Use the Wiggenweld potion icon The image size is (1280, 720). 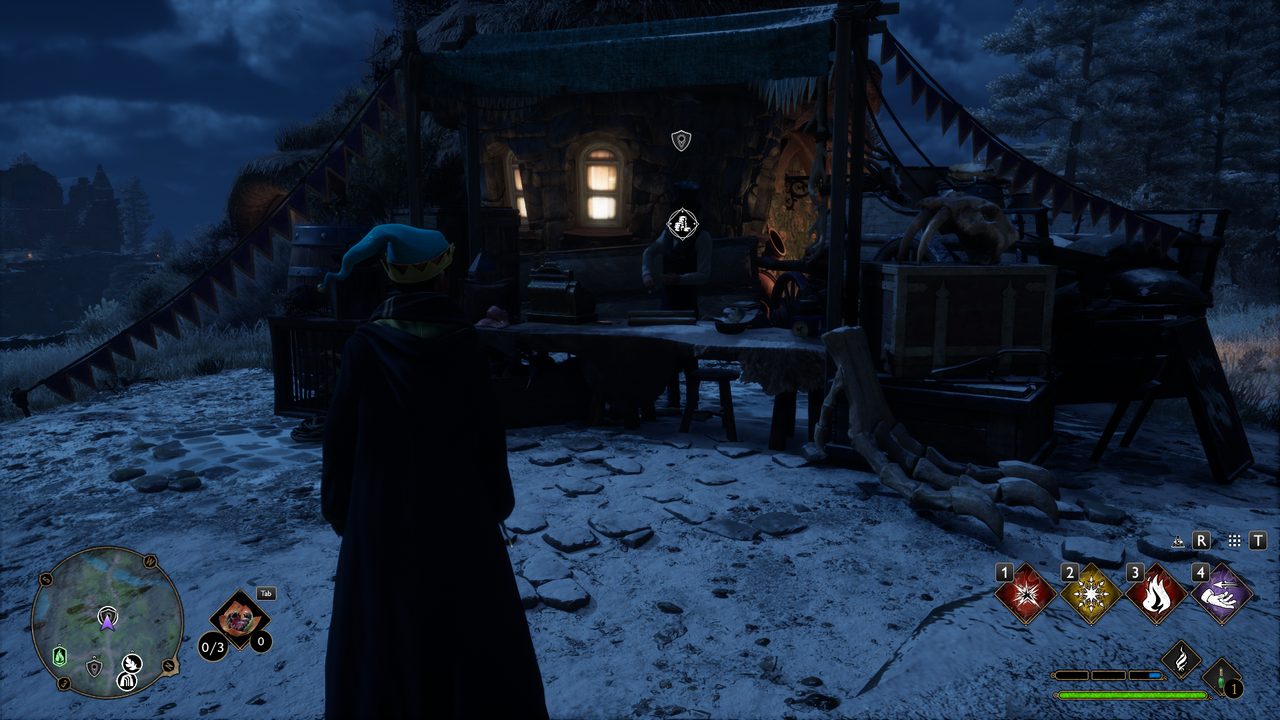[x=1219, y=678]
